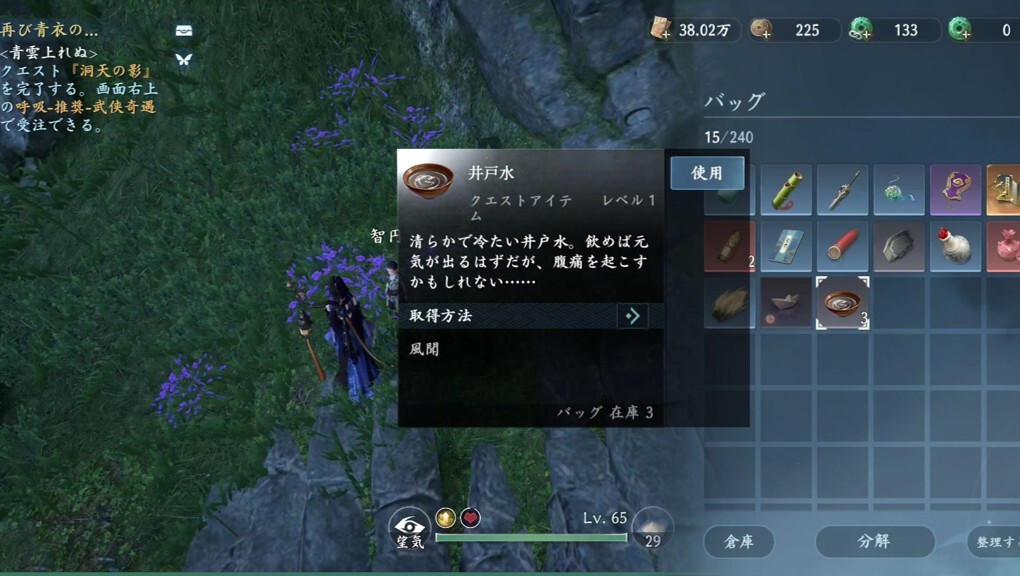Viewport: 1020px width, 576px height.
Task: Expand the 取得方法 arrow in the tooltip
Action: coord(632,316)
